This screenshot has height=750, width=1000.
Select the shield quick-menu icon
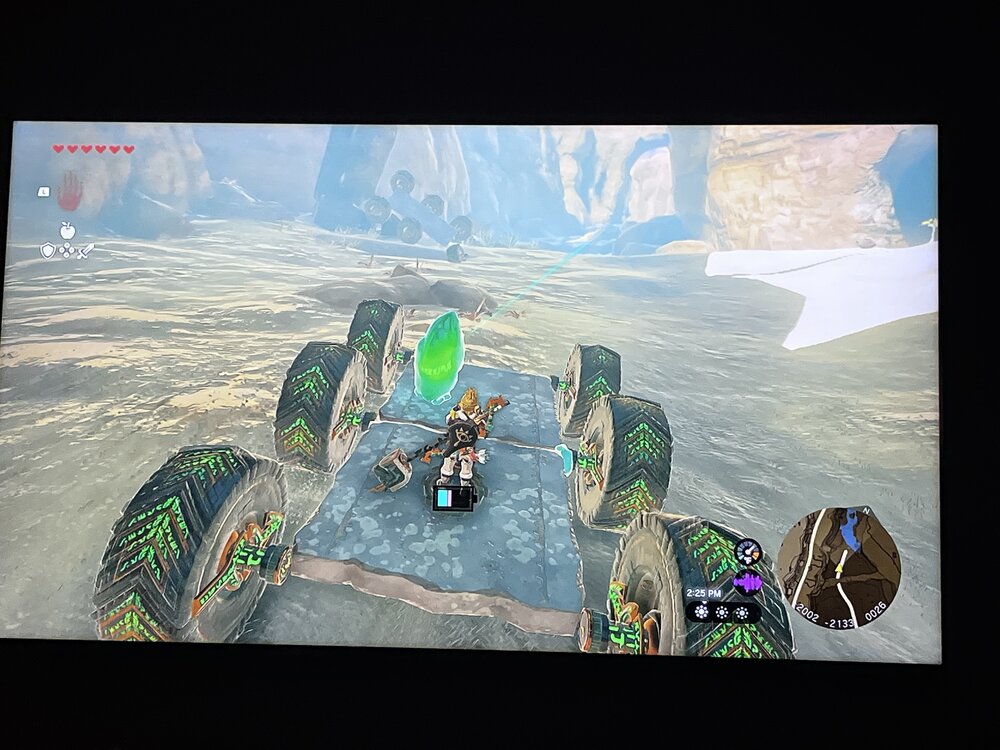(48, 250)
